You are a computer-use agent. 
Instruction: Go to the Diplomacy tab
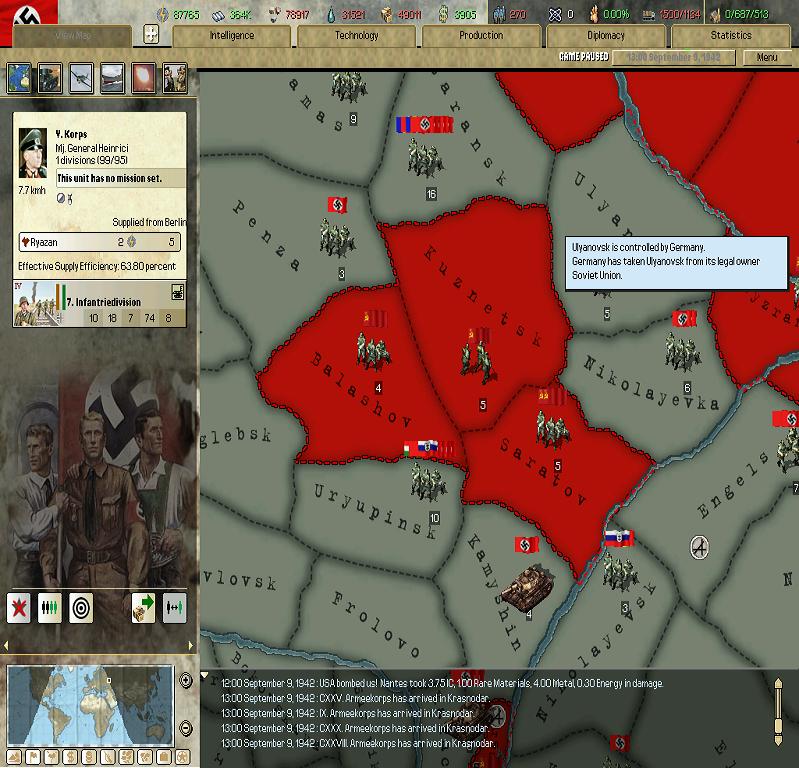pyautogui.click(x=605, y=35)
